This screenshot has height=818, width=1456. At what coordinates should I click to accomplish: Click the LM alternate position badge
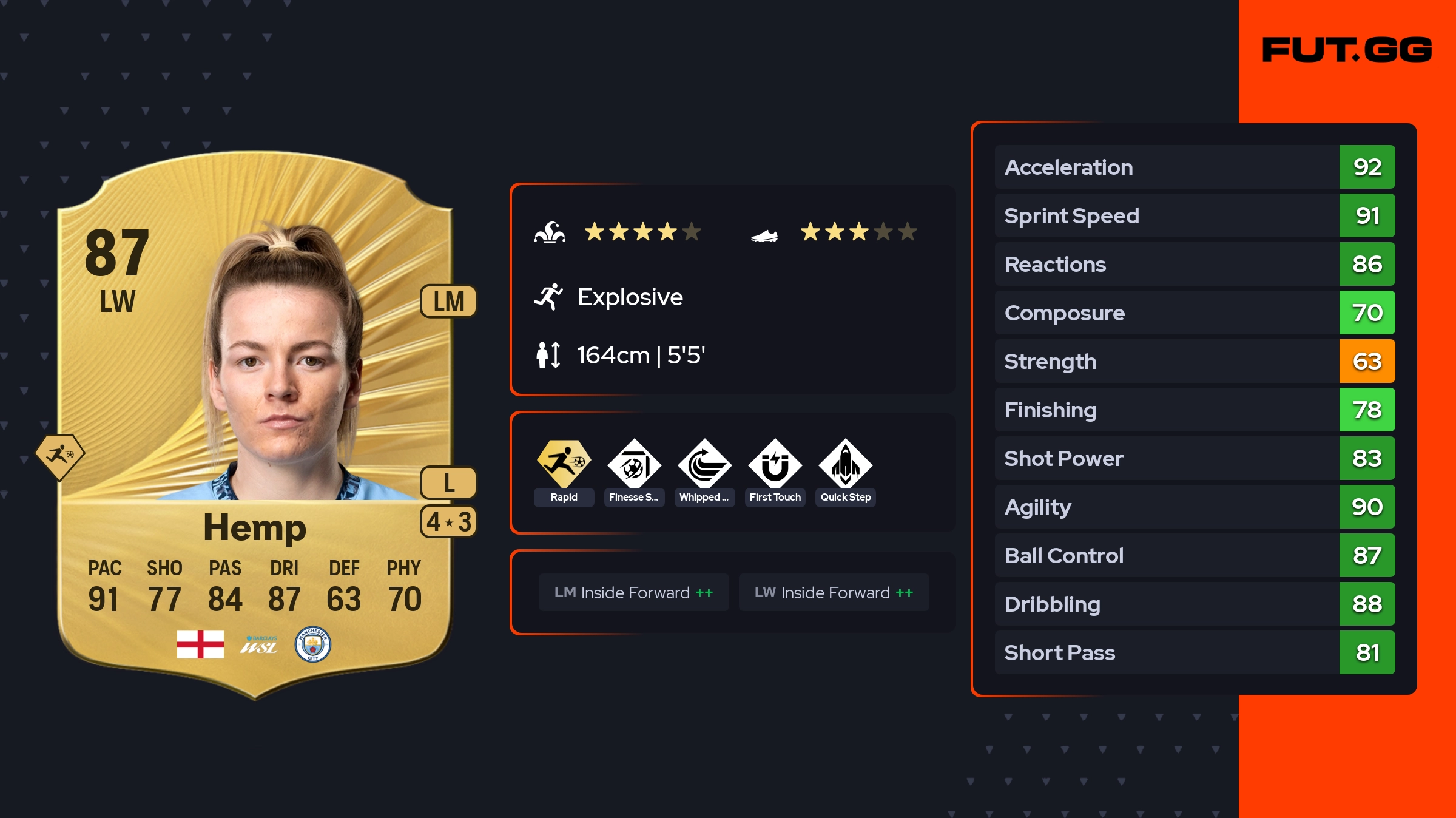448,301
